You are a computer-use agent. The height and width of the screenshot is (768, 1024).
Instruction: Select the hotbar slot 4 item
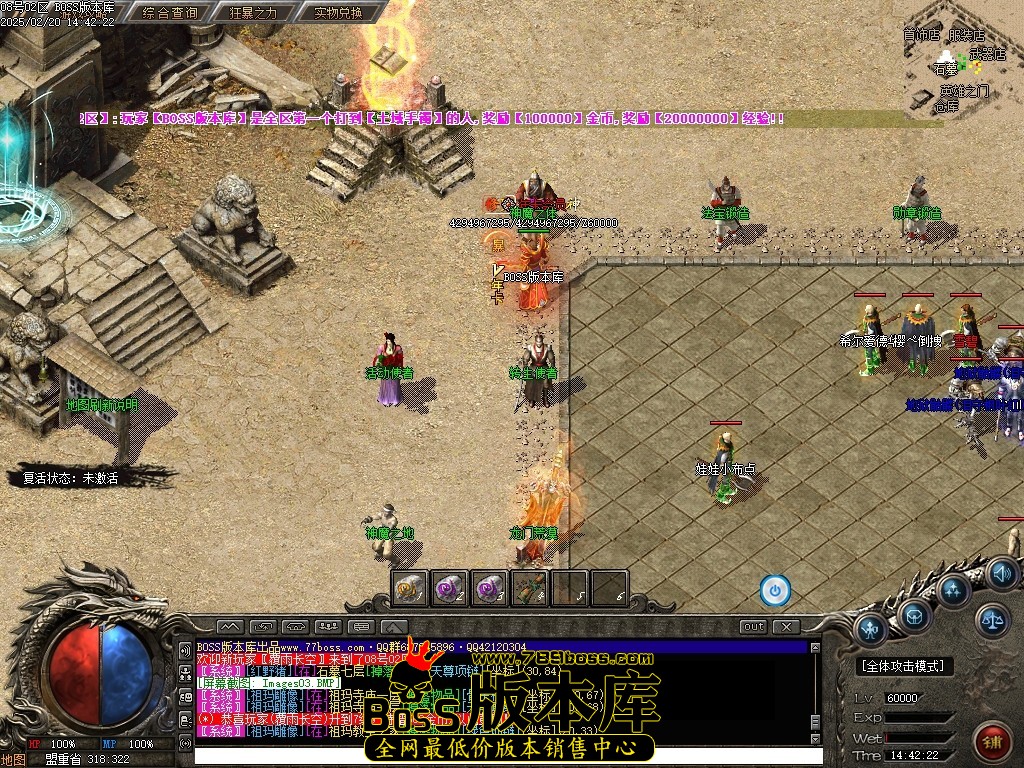[530, 588]
